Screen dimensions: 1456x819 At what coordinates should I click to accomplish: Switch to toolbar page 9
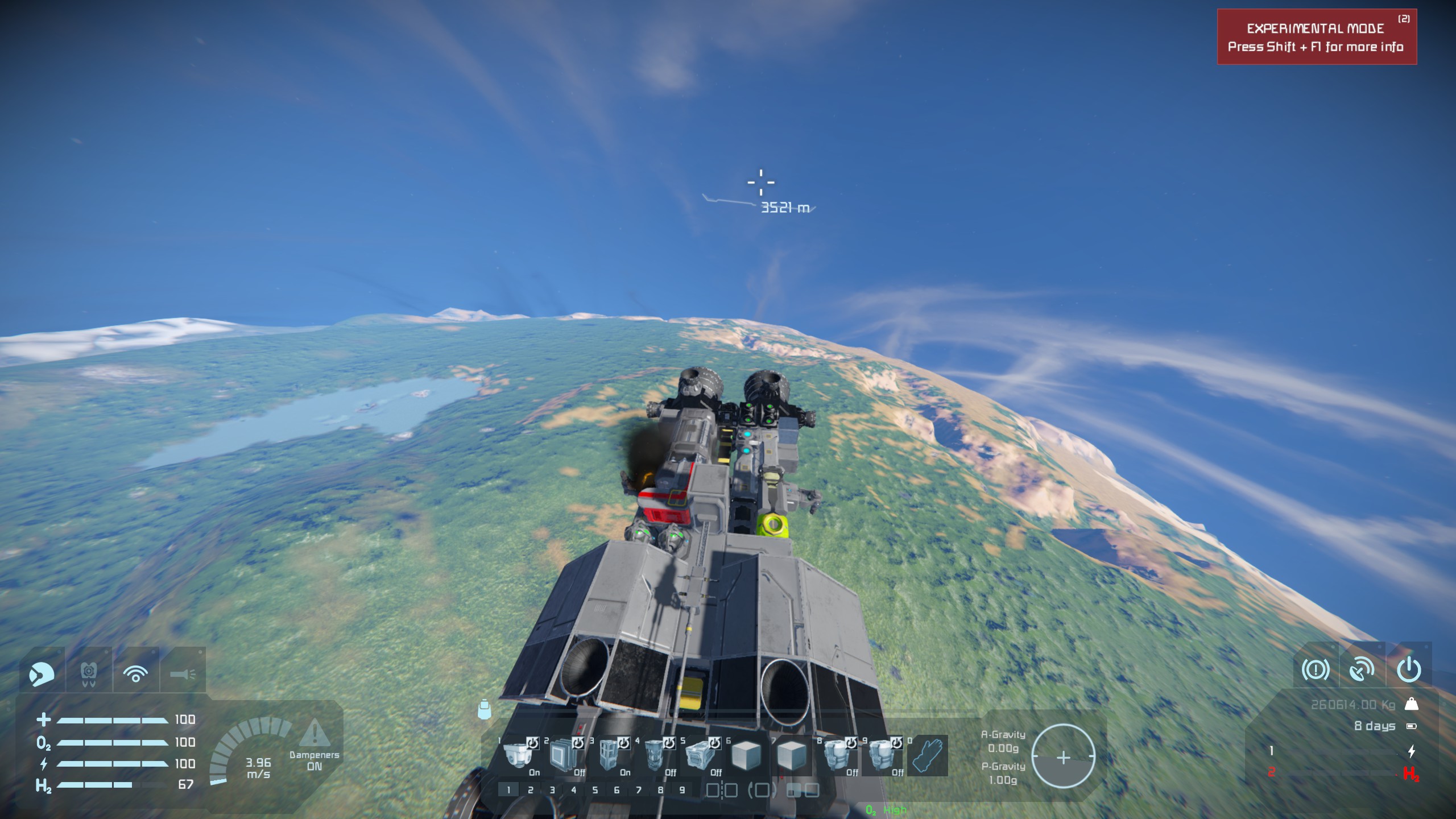pos(682,789)
